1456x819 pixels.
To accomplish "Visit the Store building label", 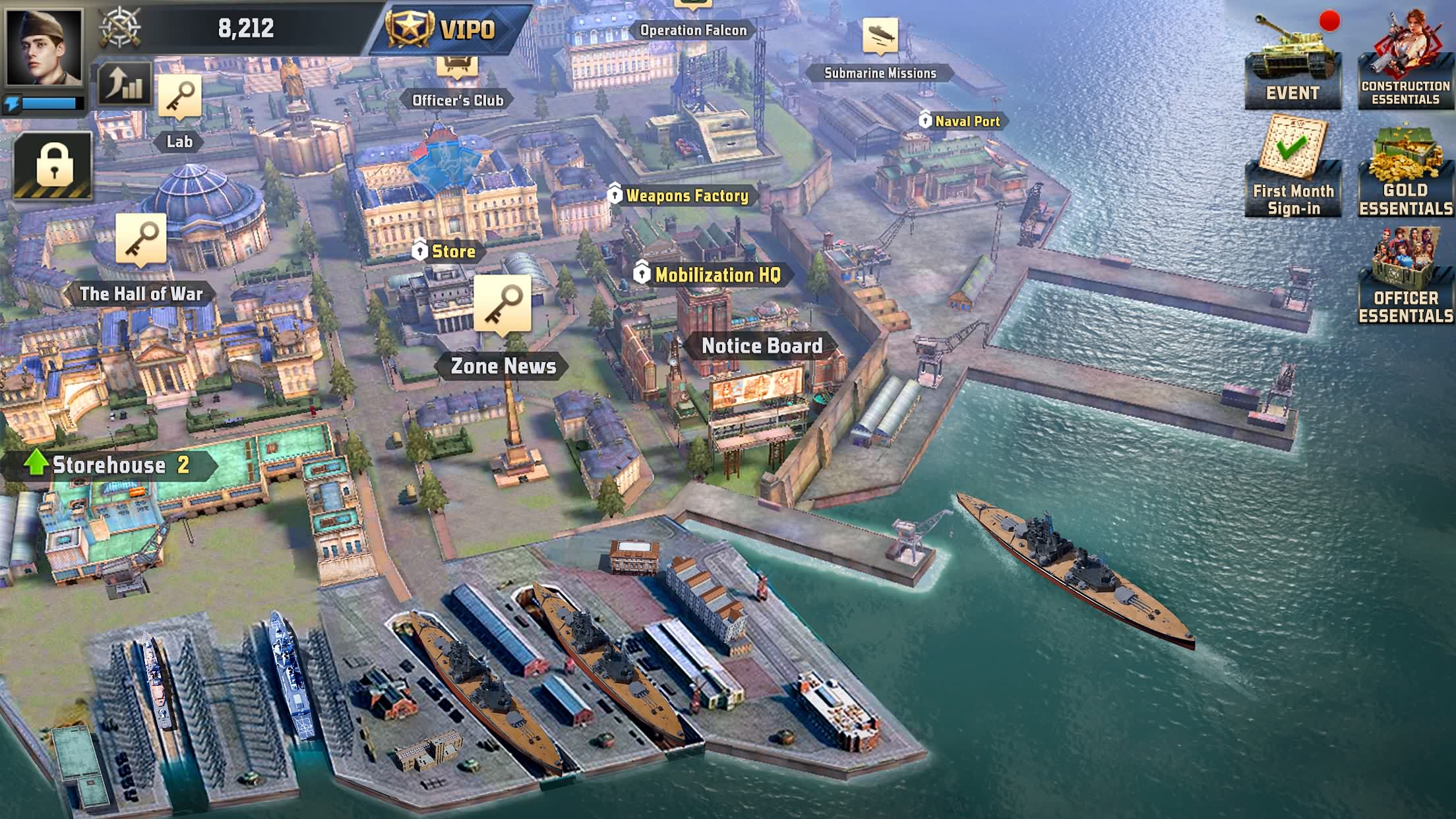I will point(452,251).
